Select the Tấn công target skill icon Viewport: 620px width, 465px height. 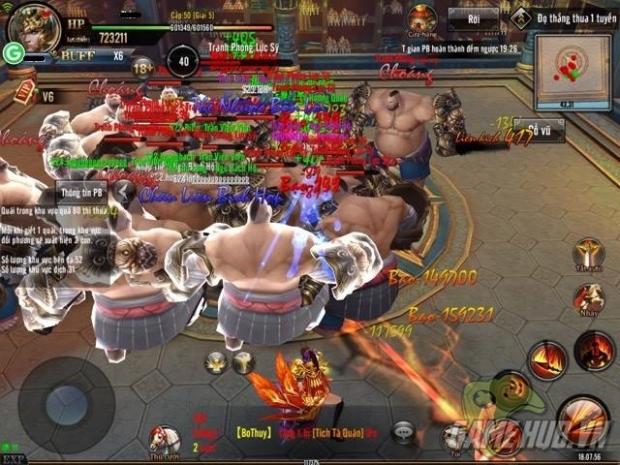[x=588, y=253]
